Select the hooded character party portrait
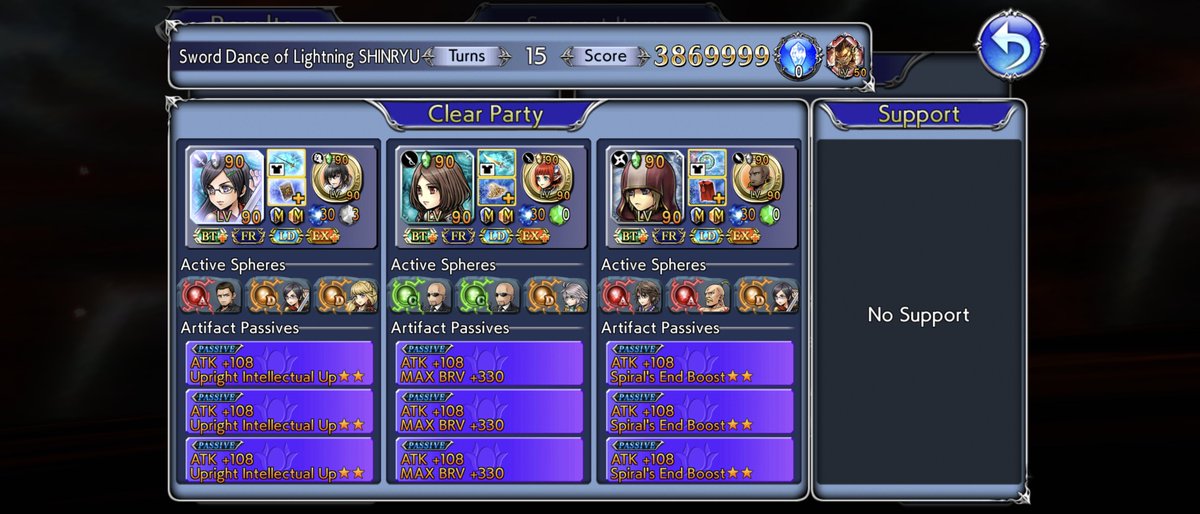The height and width of the screenshot is (514, 1200). click(645, 190)
